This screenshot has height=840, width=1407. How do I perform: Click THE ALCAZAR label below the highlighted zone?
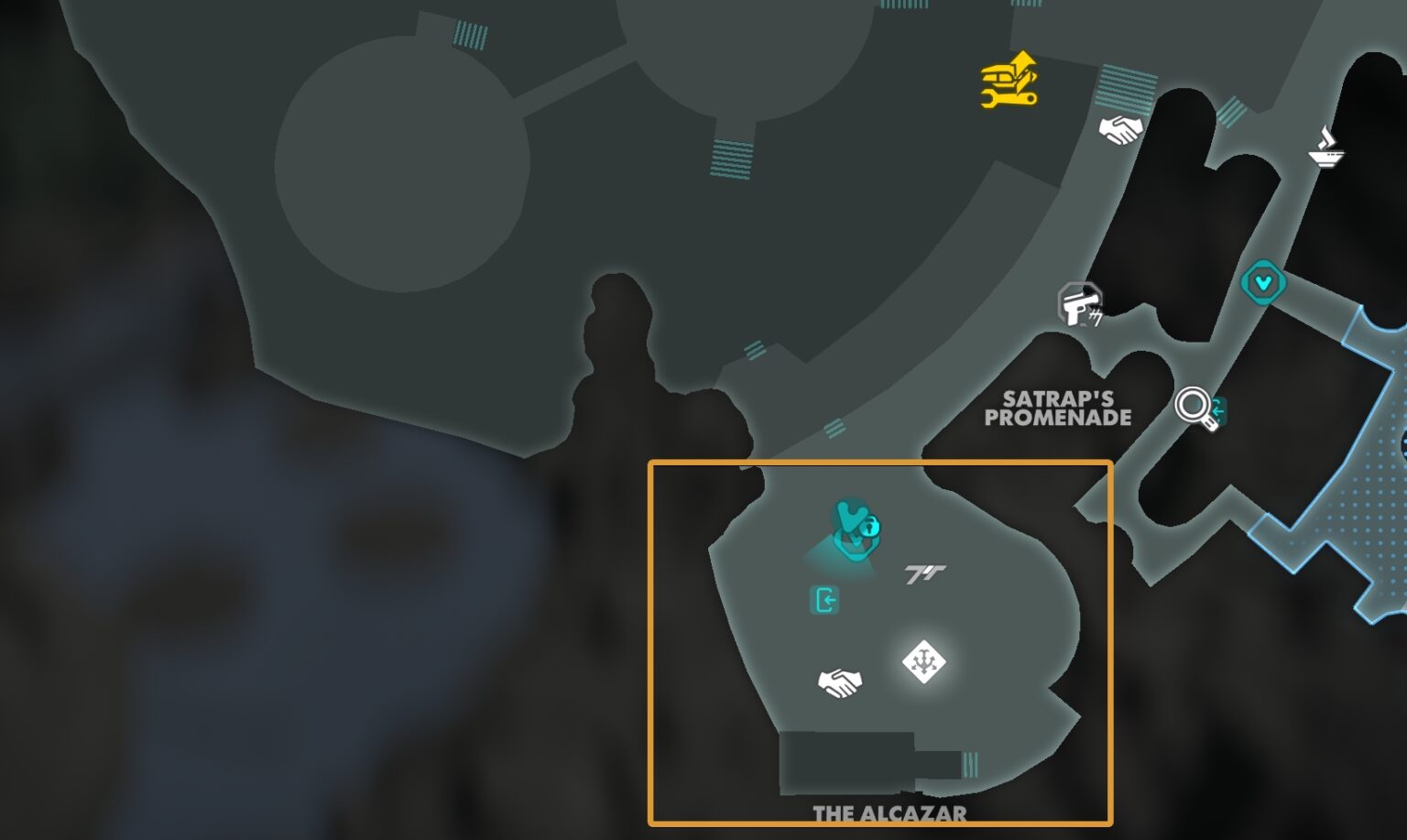point(889,812)
